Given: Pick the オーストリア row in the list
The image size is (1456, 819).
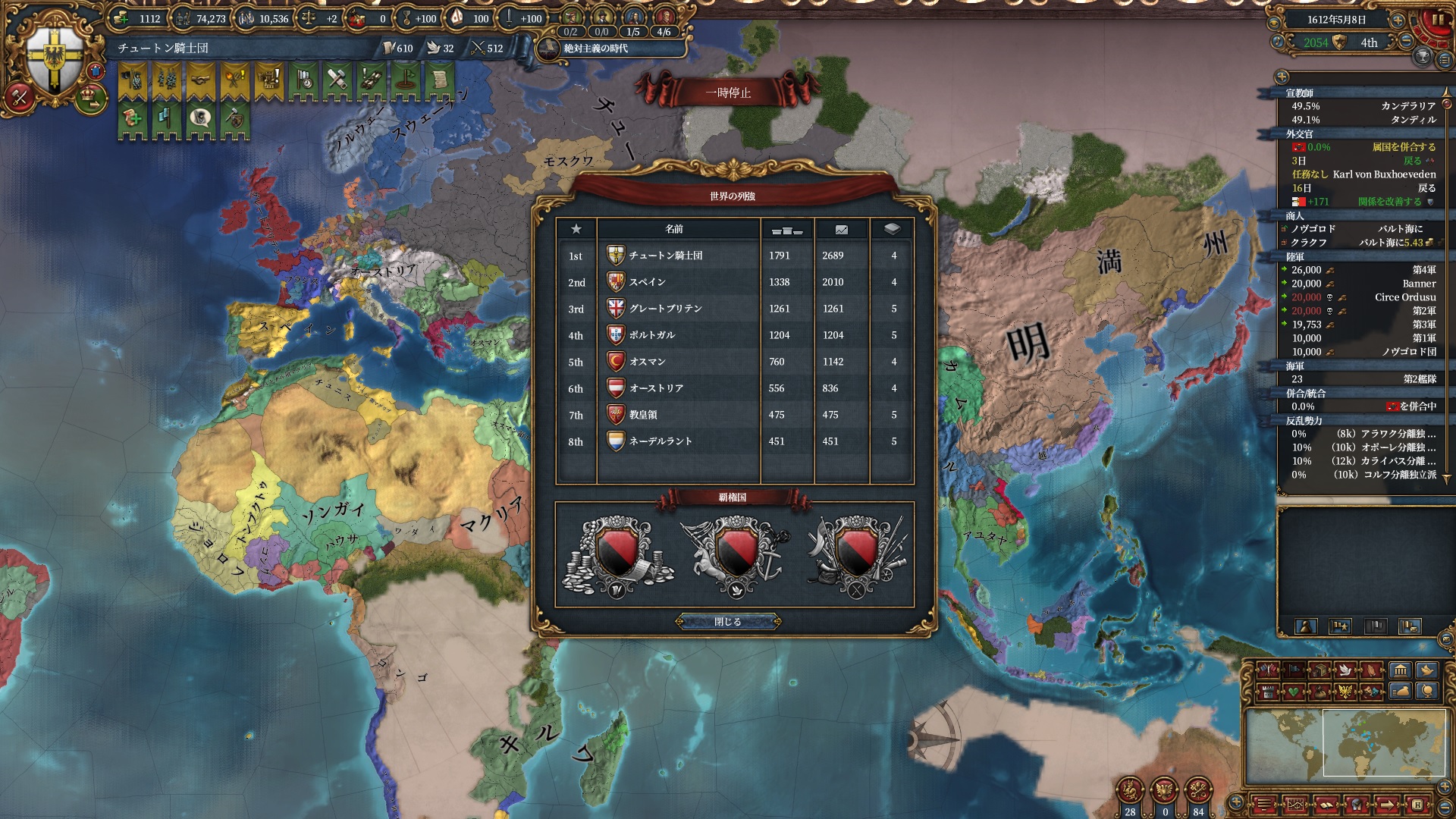Looking at the screenshot, I should pos(656,388).
